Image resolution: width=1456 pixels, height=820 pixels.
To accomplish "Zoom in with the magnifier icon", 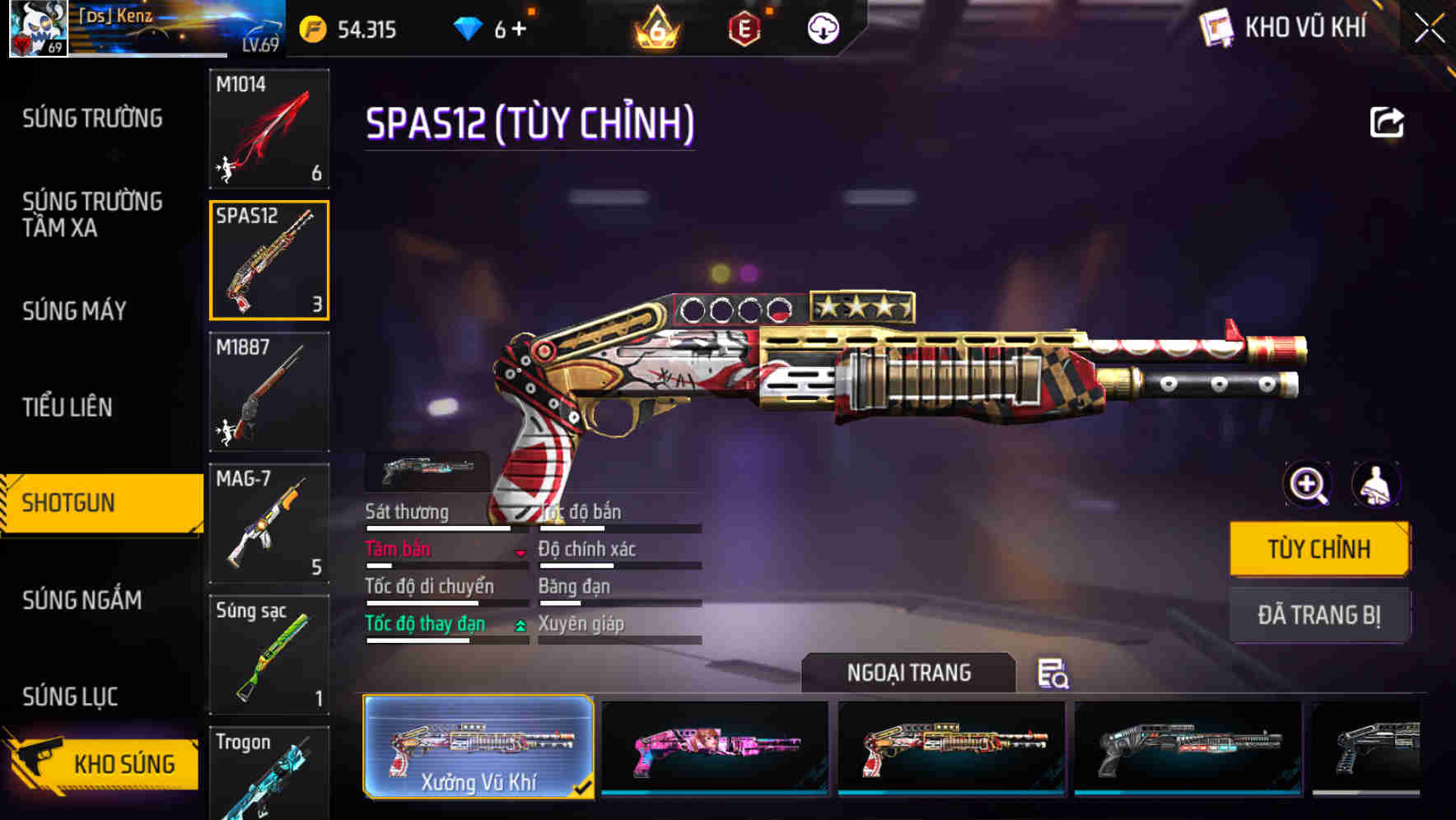I will (1308, 484).
